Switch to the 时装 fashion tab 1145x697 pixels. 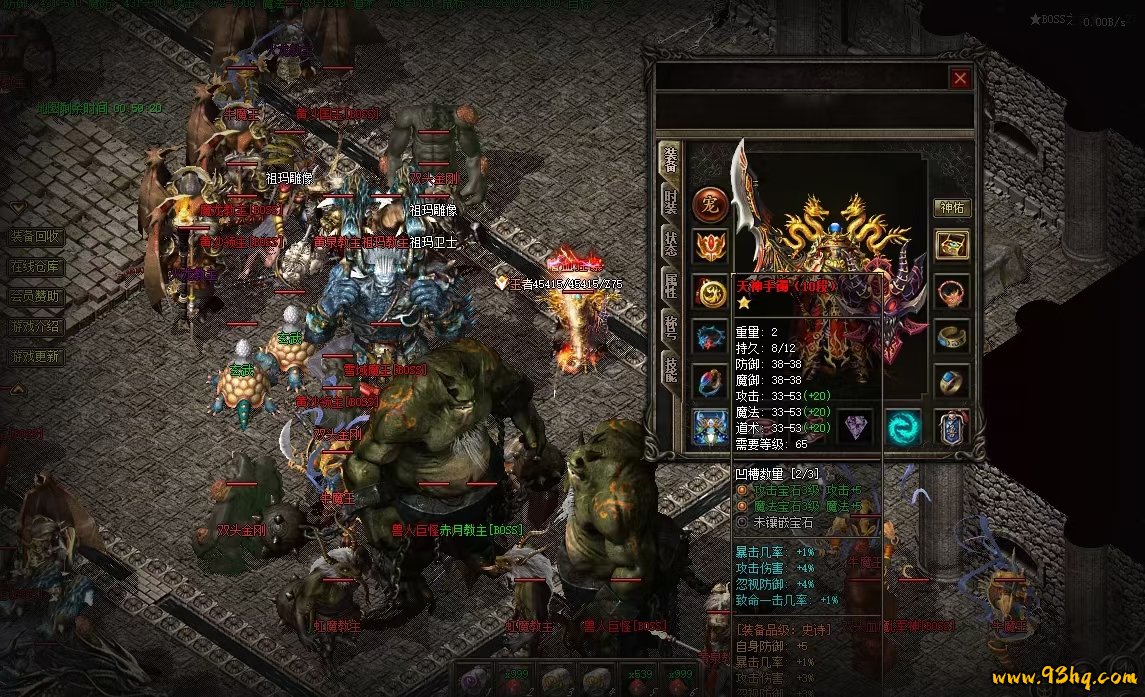pos(671,203)
